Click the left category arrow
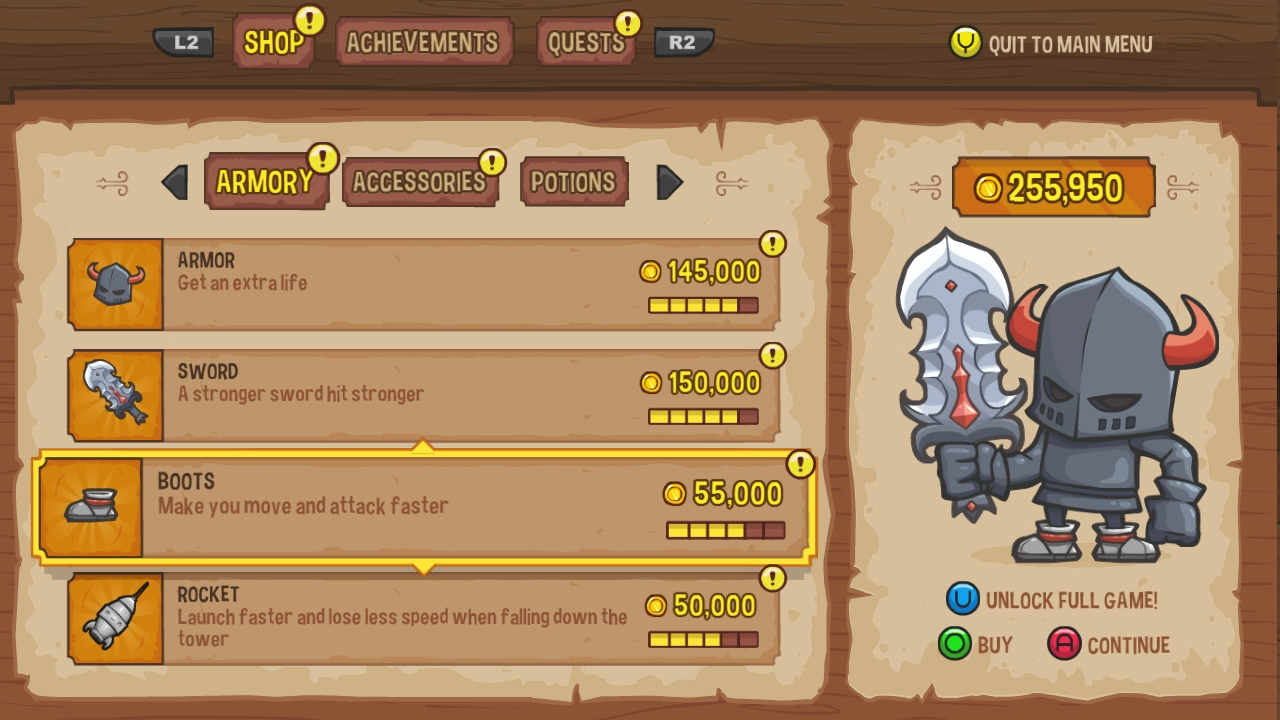 [x=174, y=182]
